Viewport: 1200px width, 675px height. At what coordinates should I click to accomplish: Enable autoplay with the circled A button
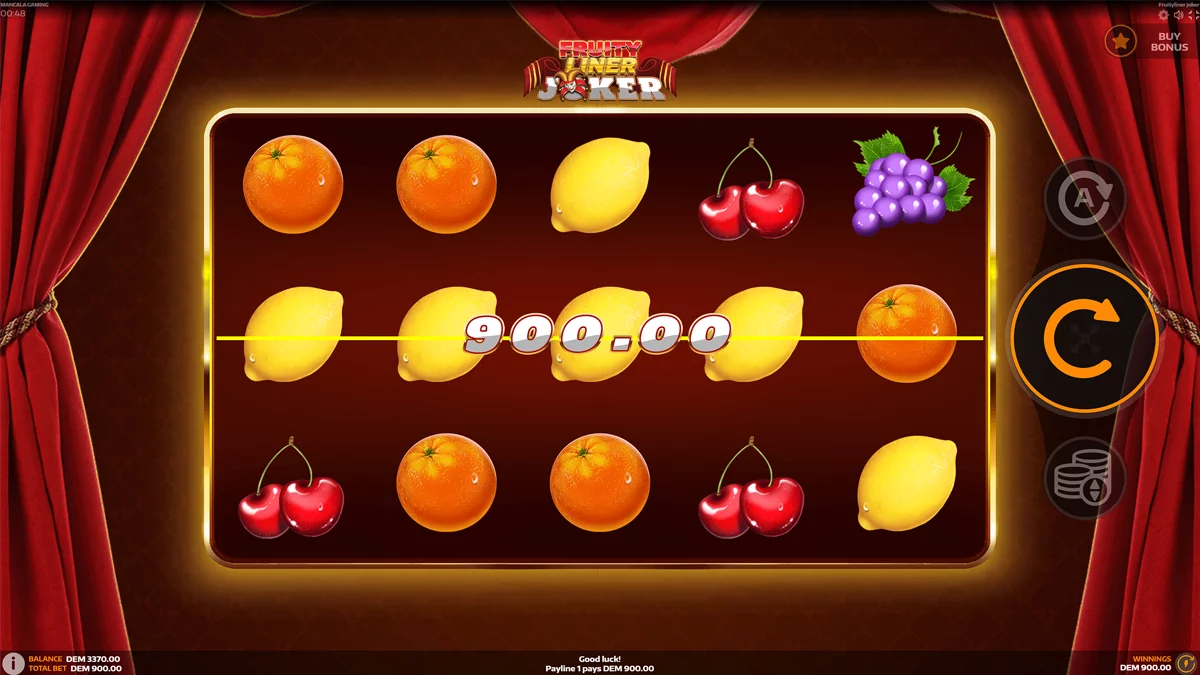pyautogui.click(x=1084, y=200)
